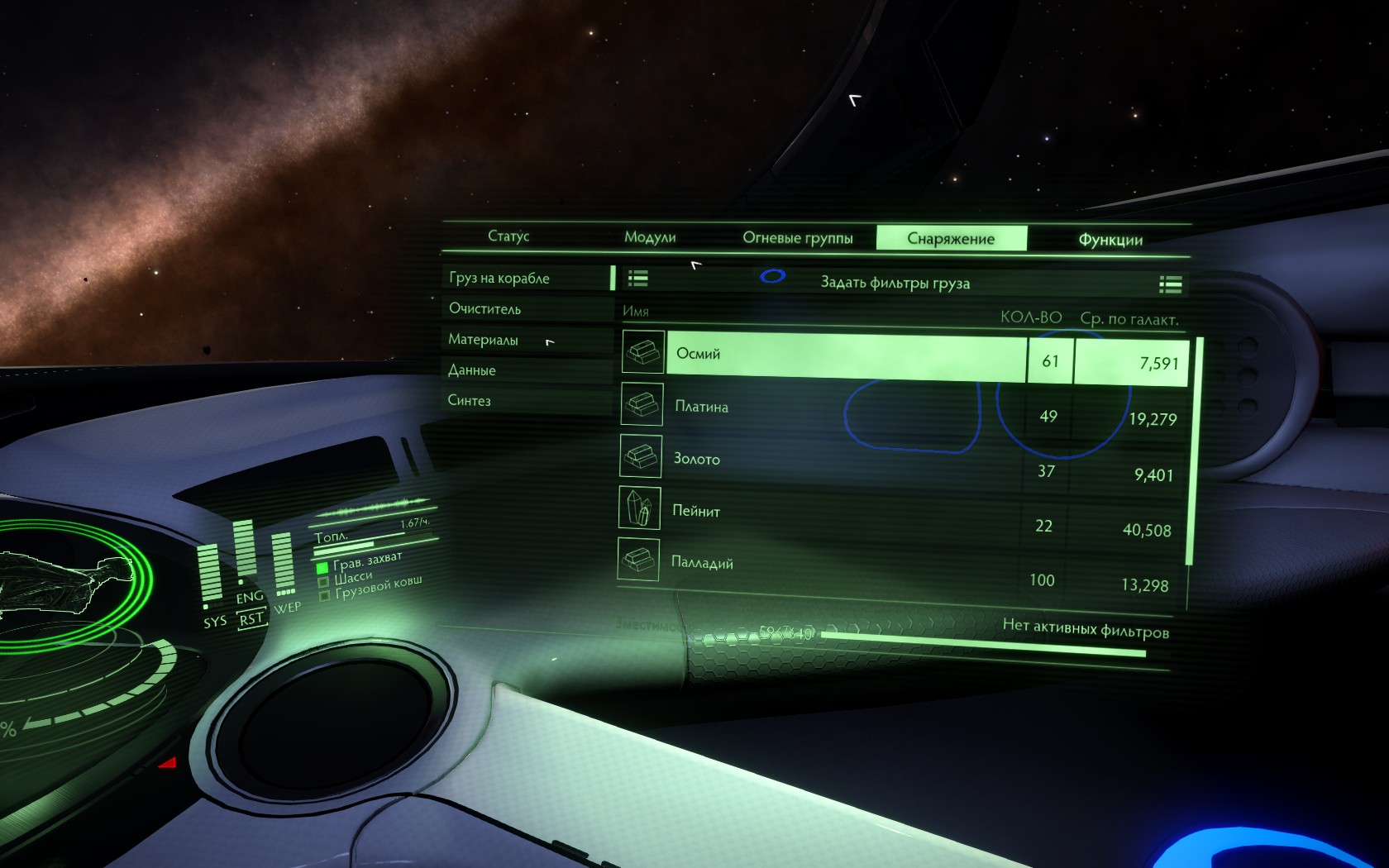
Task: Click the list icon beside cargo filters
Action: (637, 279)
